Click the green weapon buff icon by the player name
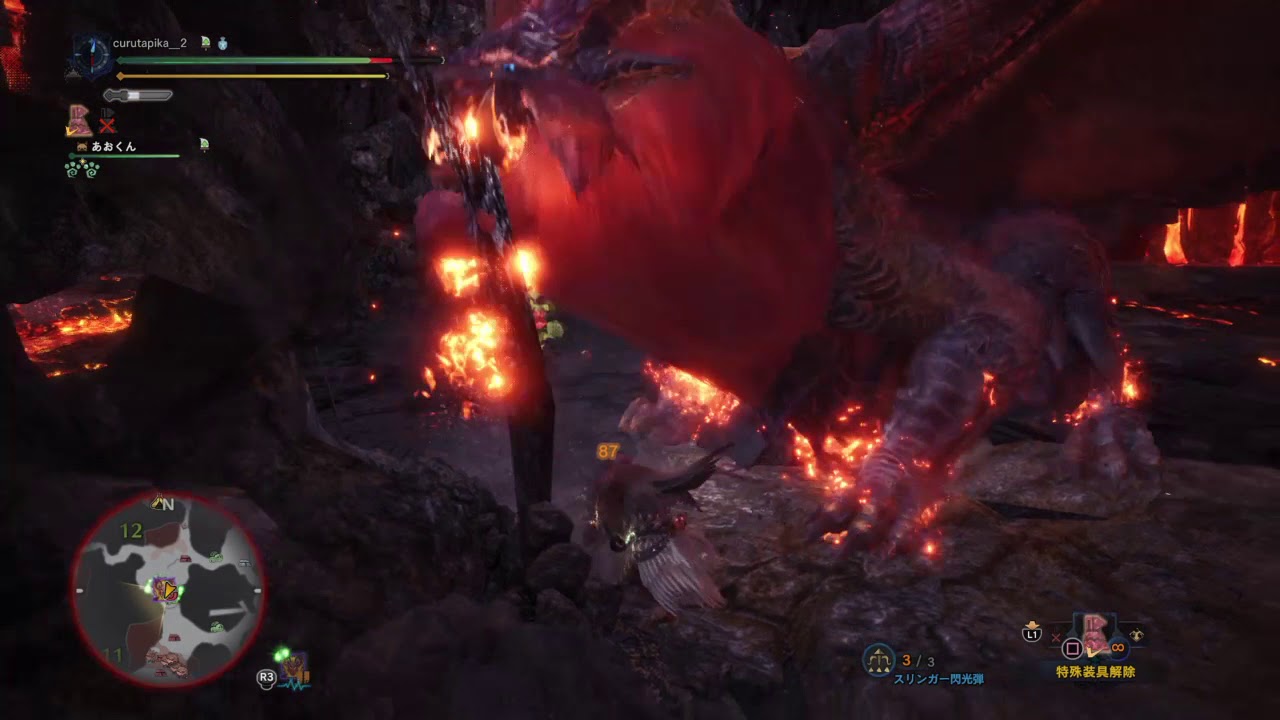1280x720 pixels. pyautogui.click(x=205, y=44)
